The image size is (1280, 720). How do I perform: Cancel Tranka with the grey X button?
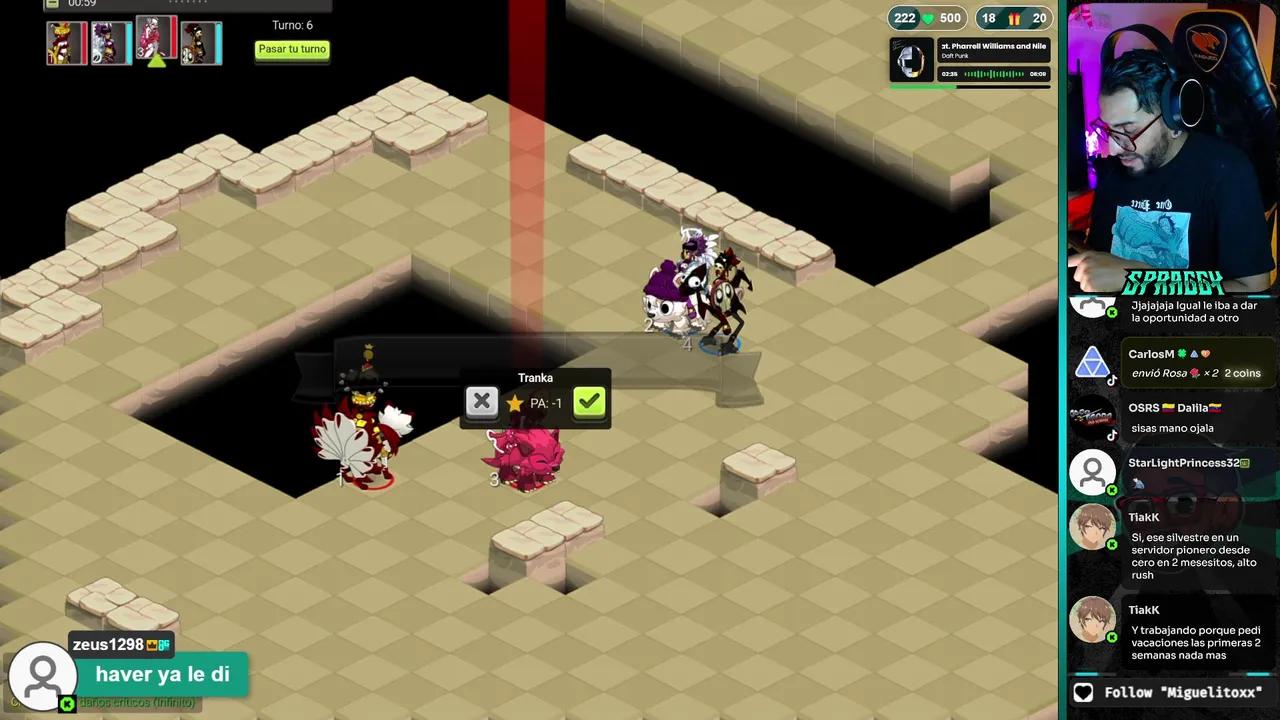tap(481, 402)
